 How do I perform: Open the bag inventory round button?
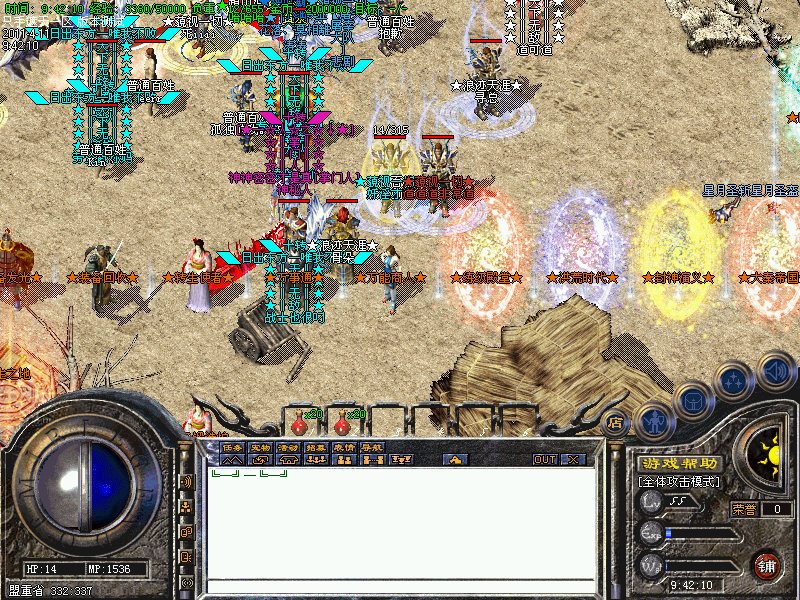pyautogui.click(x=695, y=400)
